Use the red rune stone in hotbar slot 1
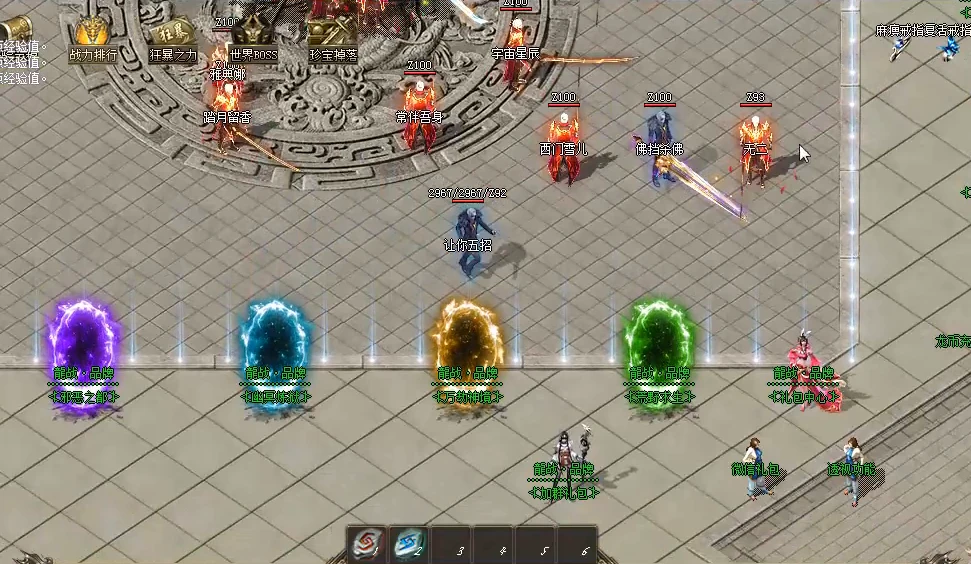 click(x=366, y=545)
